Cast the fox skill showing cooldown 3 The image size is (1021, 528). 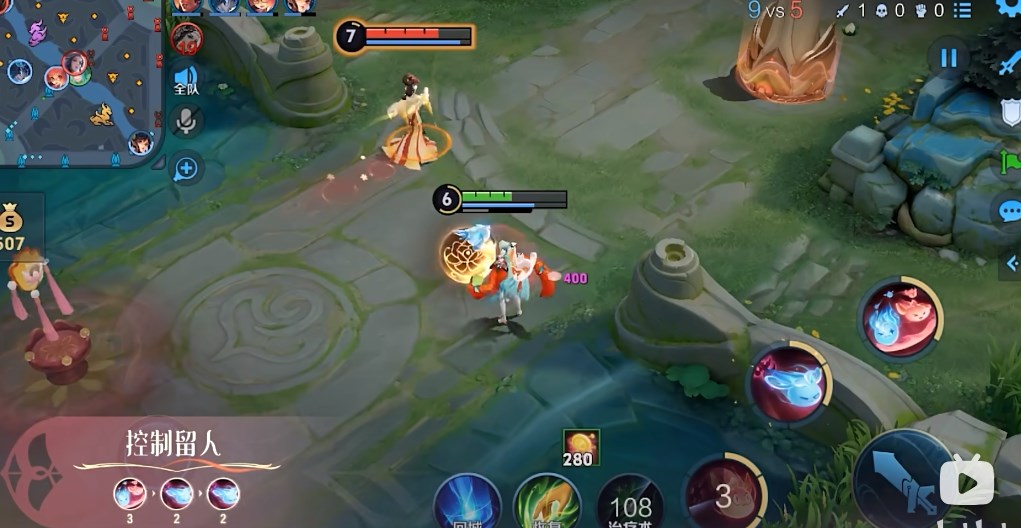tap(724, 495)
